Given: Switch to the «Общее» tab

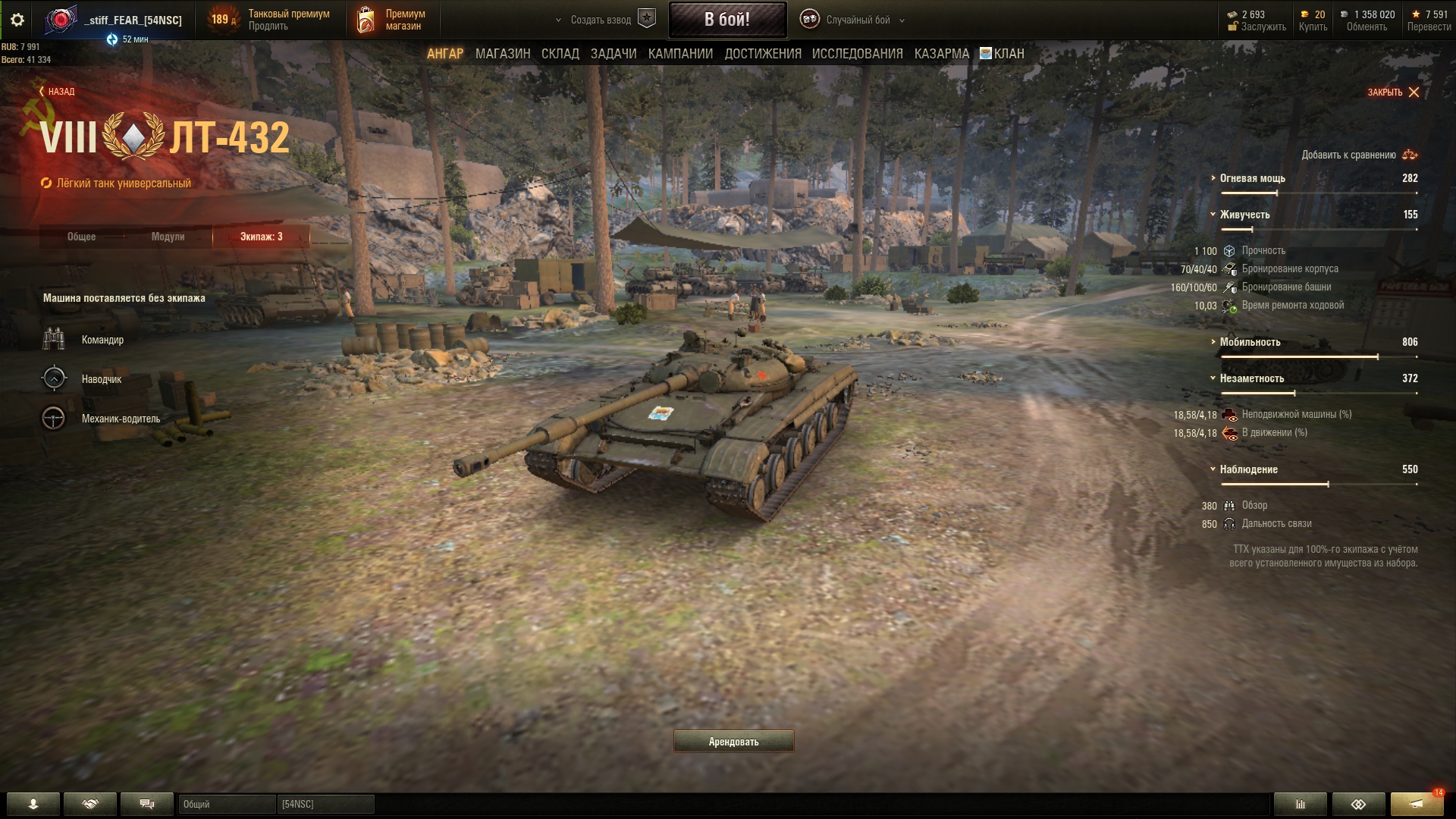Looking at the screenshot, I should pos(81,237).
